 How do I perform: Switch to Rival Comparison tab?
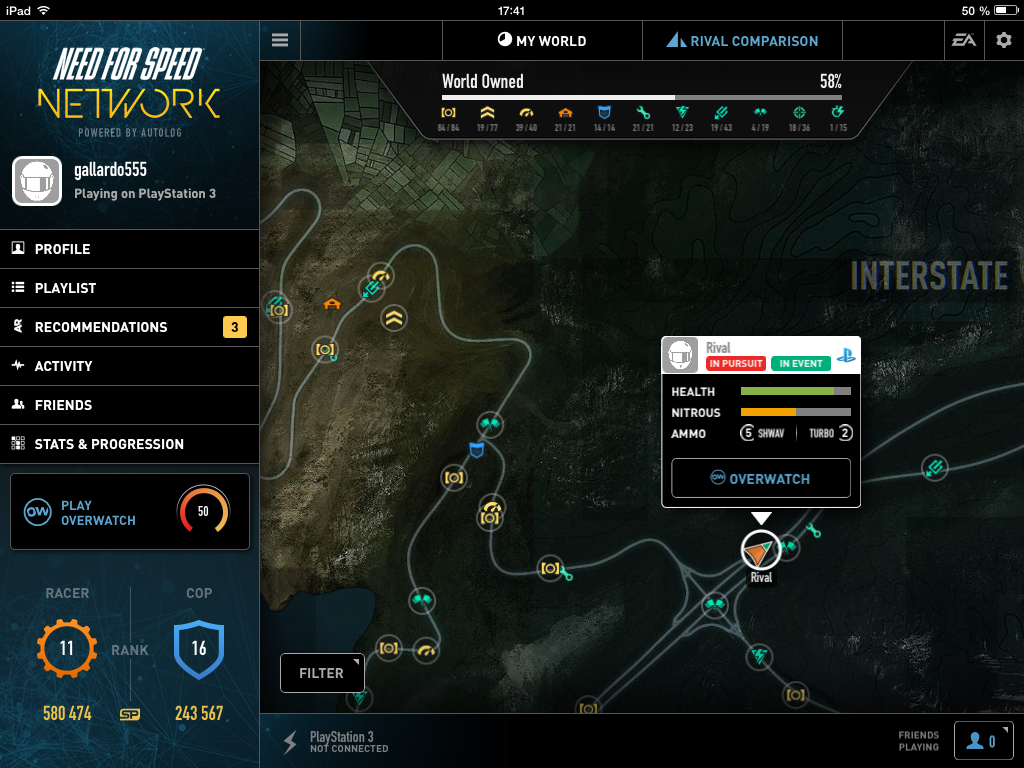(x=742, y=41)
